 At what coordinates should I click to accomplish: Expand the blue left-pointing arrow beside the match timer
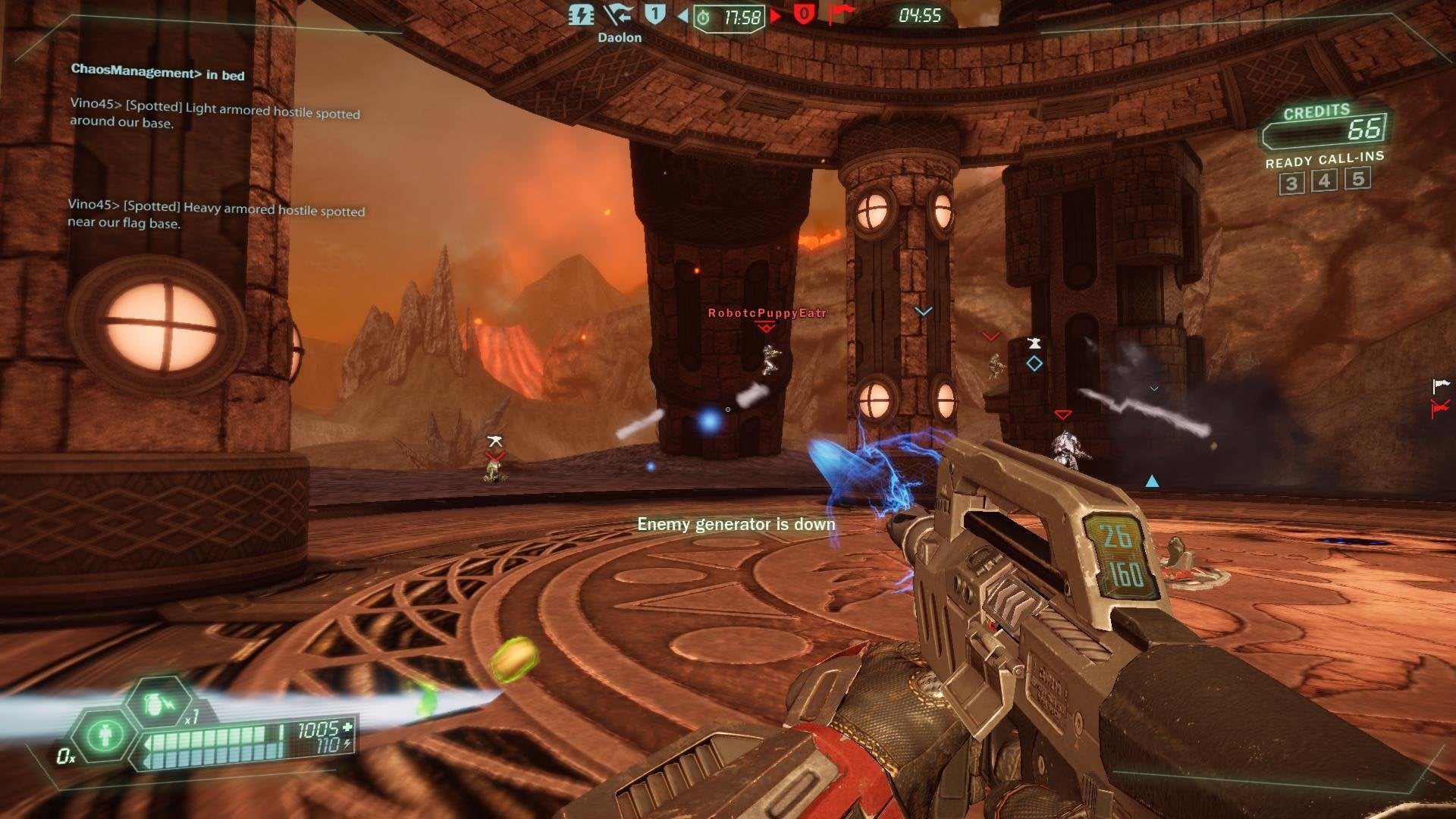[682, 15]
